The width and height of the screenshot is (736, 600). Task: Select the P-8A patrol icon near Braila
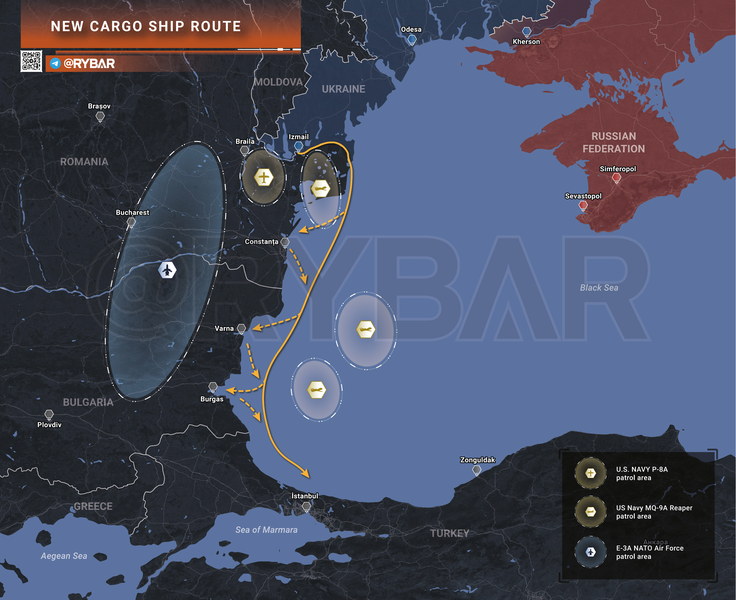(x=263, y=178)
